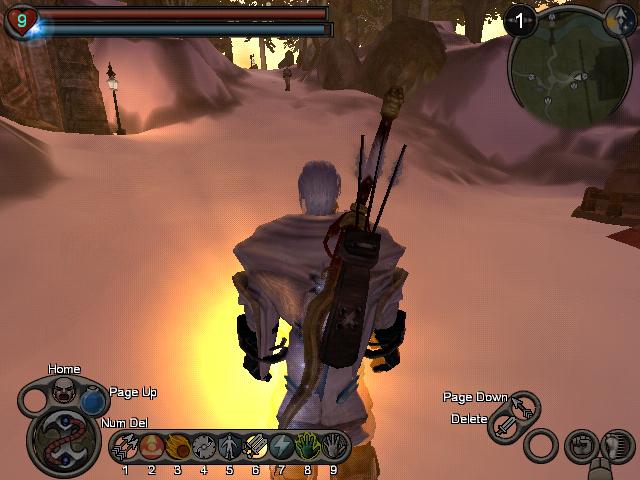Trigger the grey swirl skill in slot 4
Screen dimensions: 640x480
[x=203, y=447]
